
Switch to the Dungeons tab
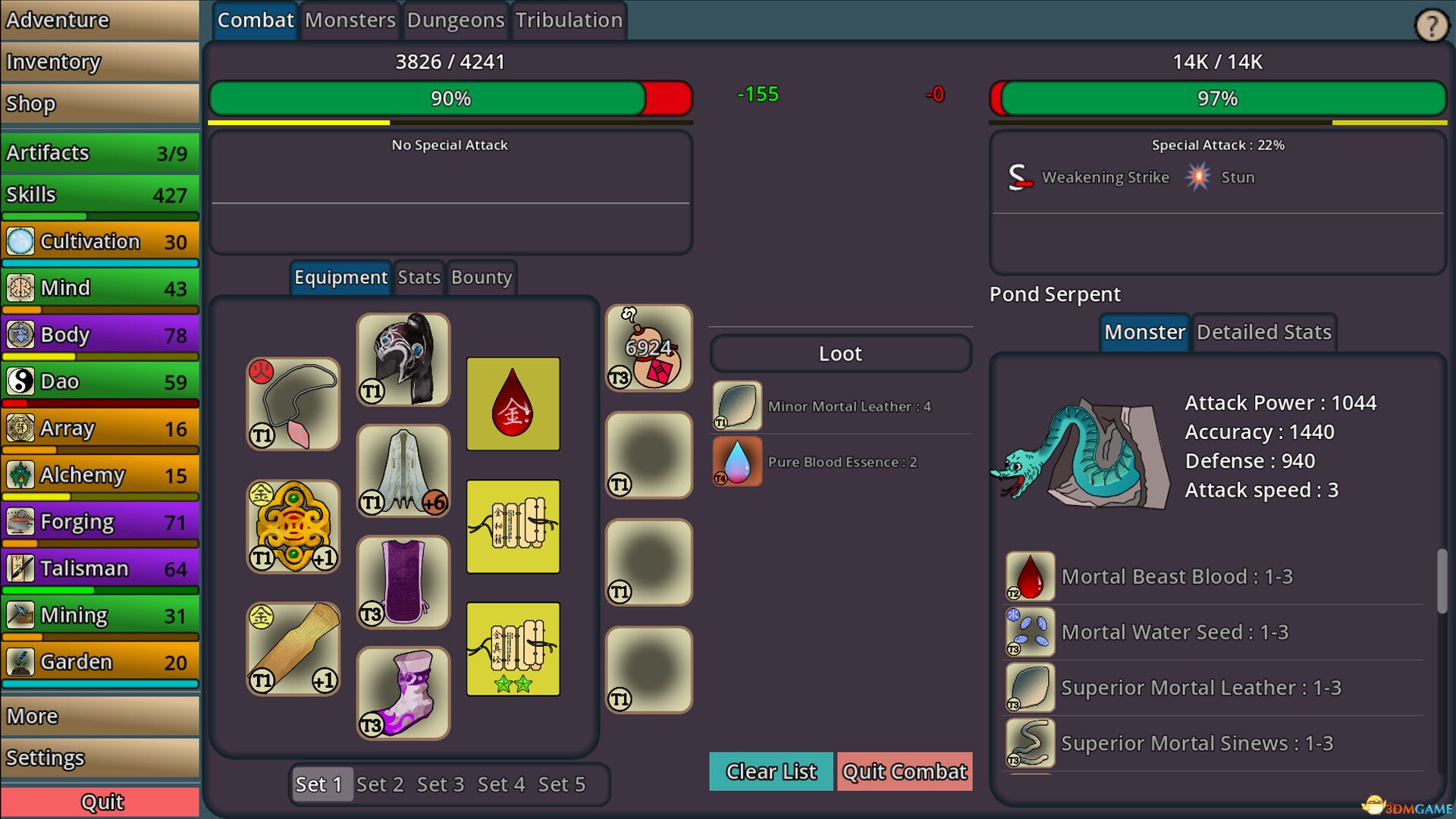click(x=455, y=20)
